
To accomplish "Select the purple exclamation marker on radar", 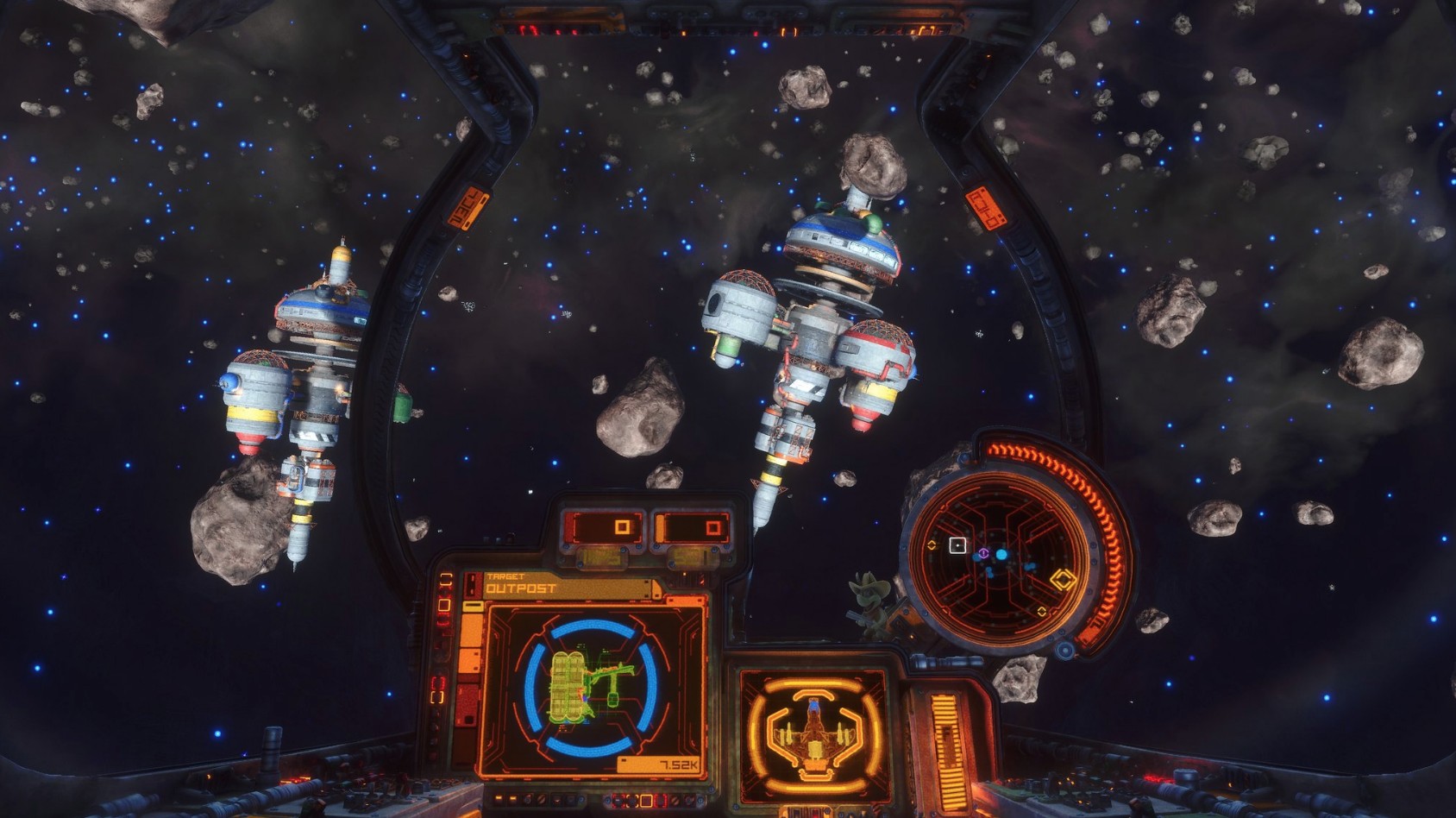I will (x=983, y=551).
